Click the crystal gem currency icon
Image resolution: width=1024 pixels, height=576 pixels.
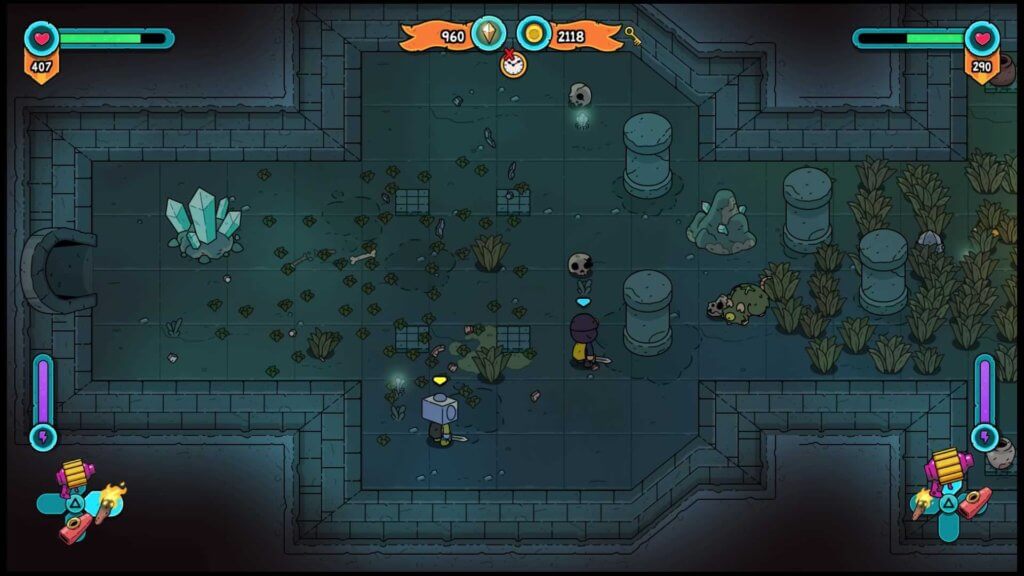tap(489, 34)
